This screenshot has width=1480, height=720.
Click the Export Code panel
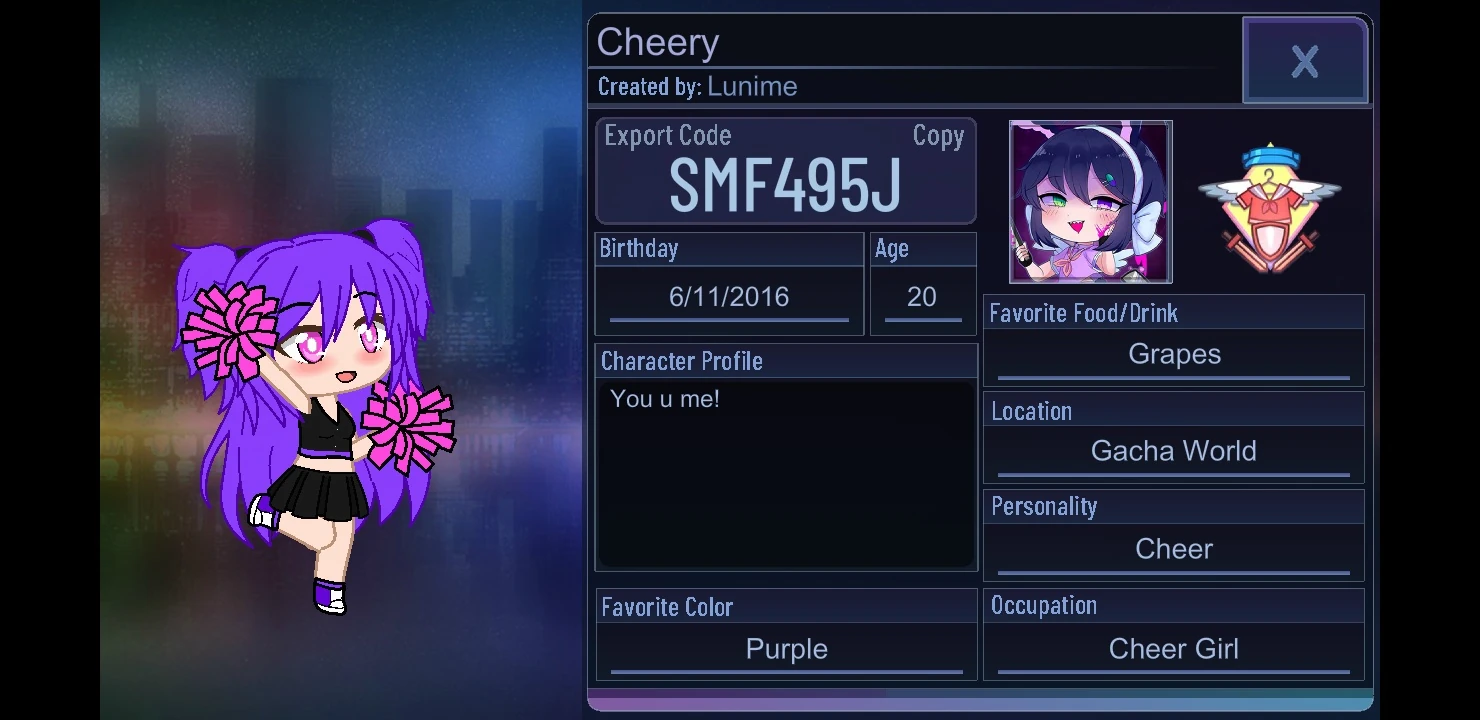tap(786, 170)
